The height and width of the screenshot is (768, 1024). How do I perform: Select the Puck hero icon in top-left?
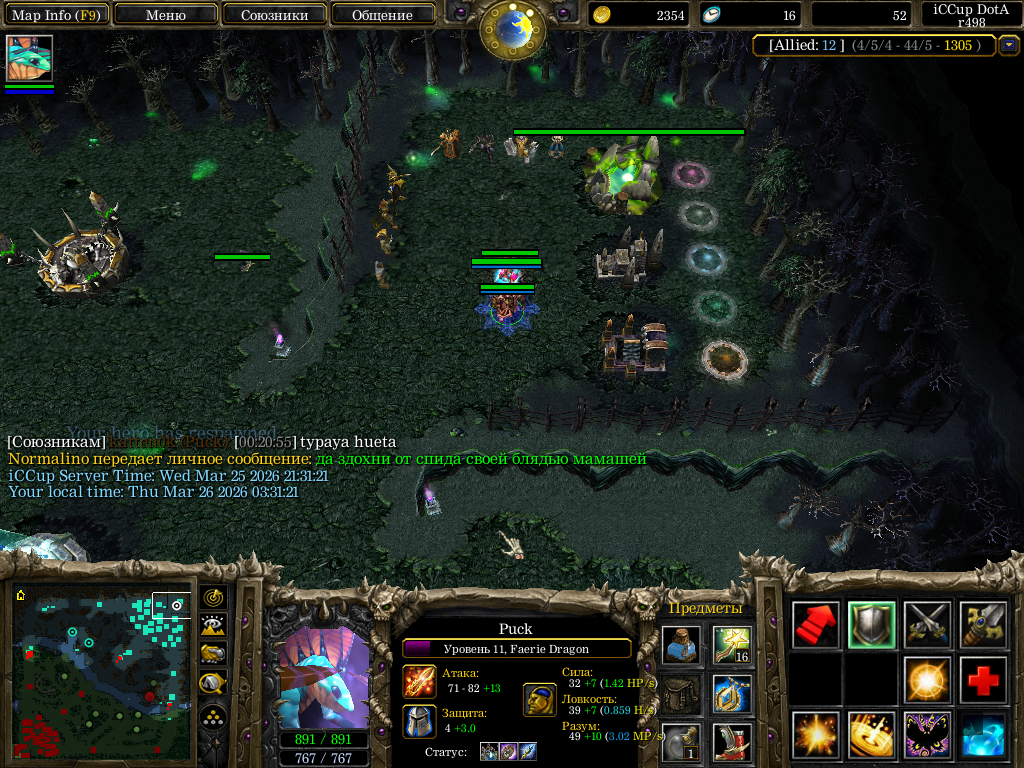29,58
